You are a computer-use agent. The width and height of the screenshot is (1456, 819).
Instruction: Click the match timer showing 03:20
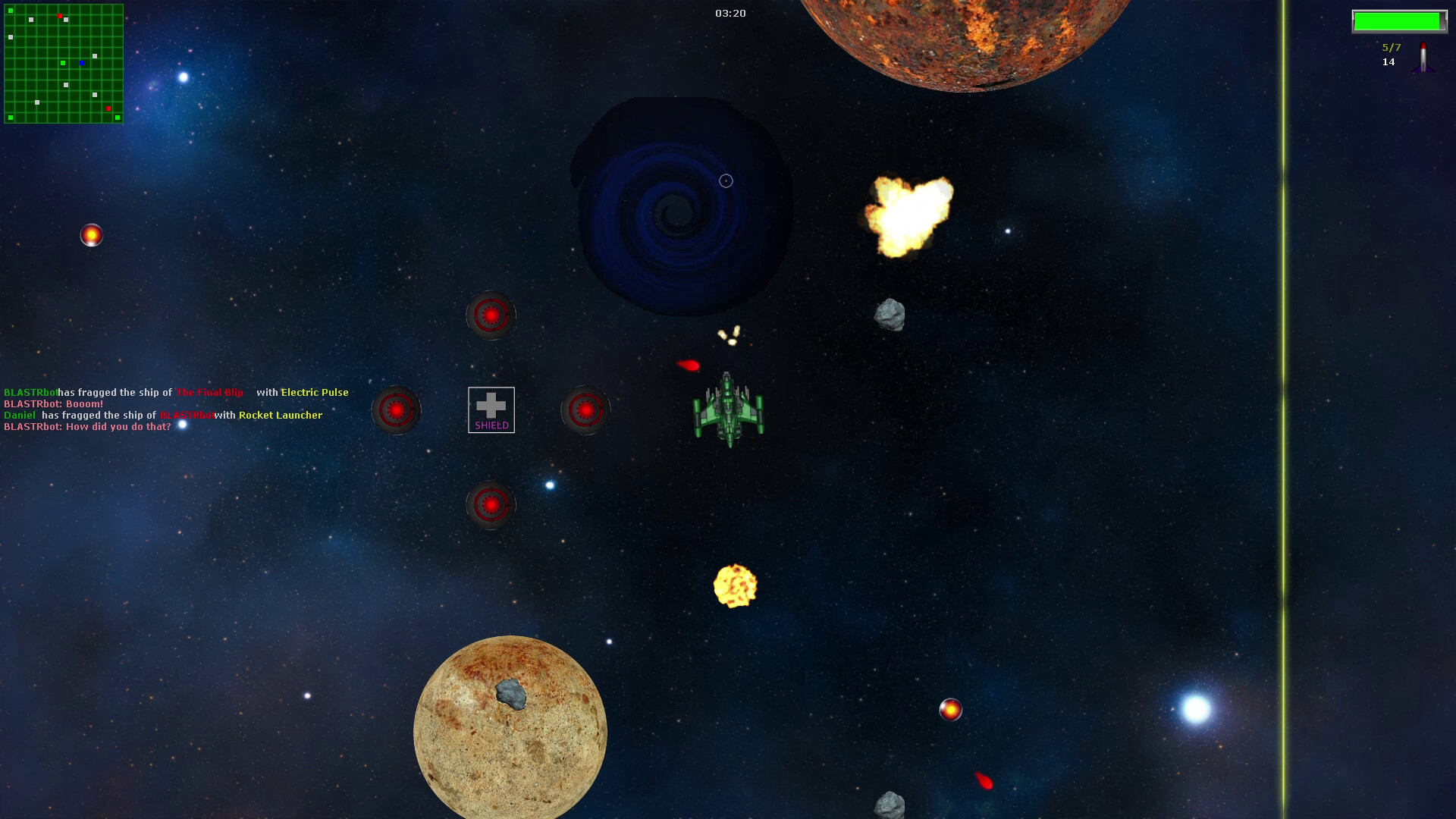[x=730, y=13]
